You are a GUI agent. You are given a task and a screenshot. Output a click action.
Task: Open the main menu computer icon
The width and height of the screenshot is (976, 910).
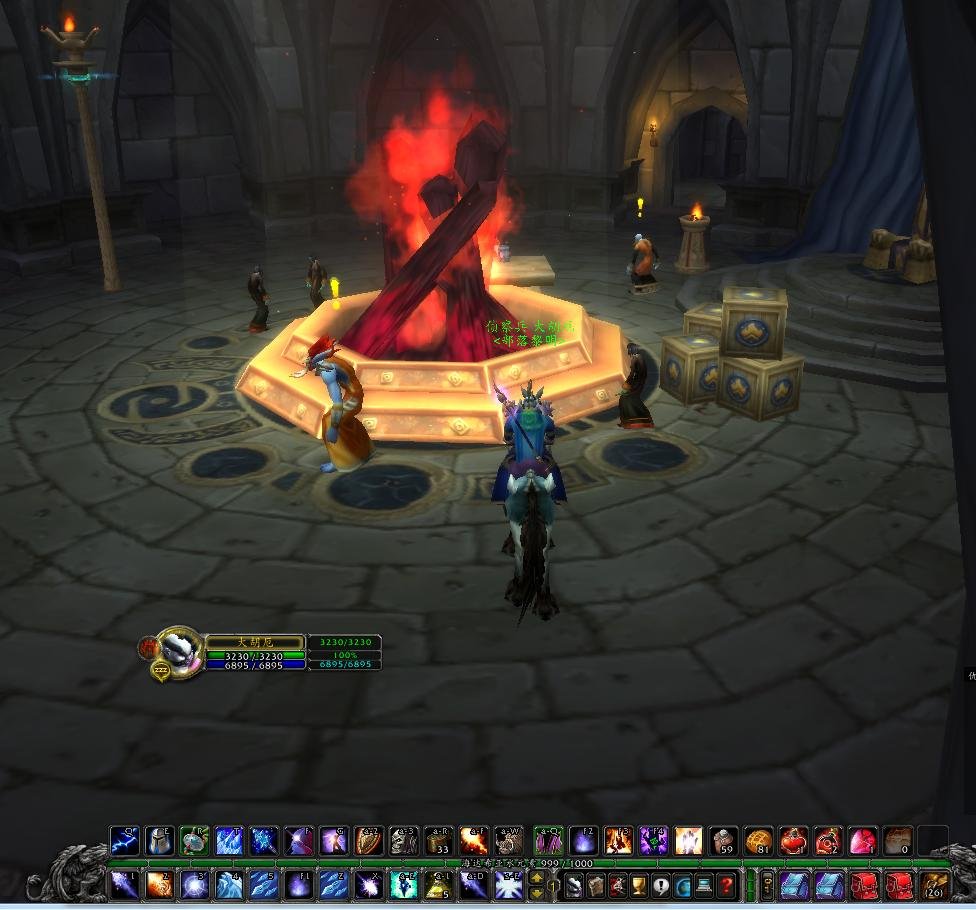[704, 885]
